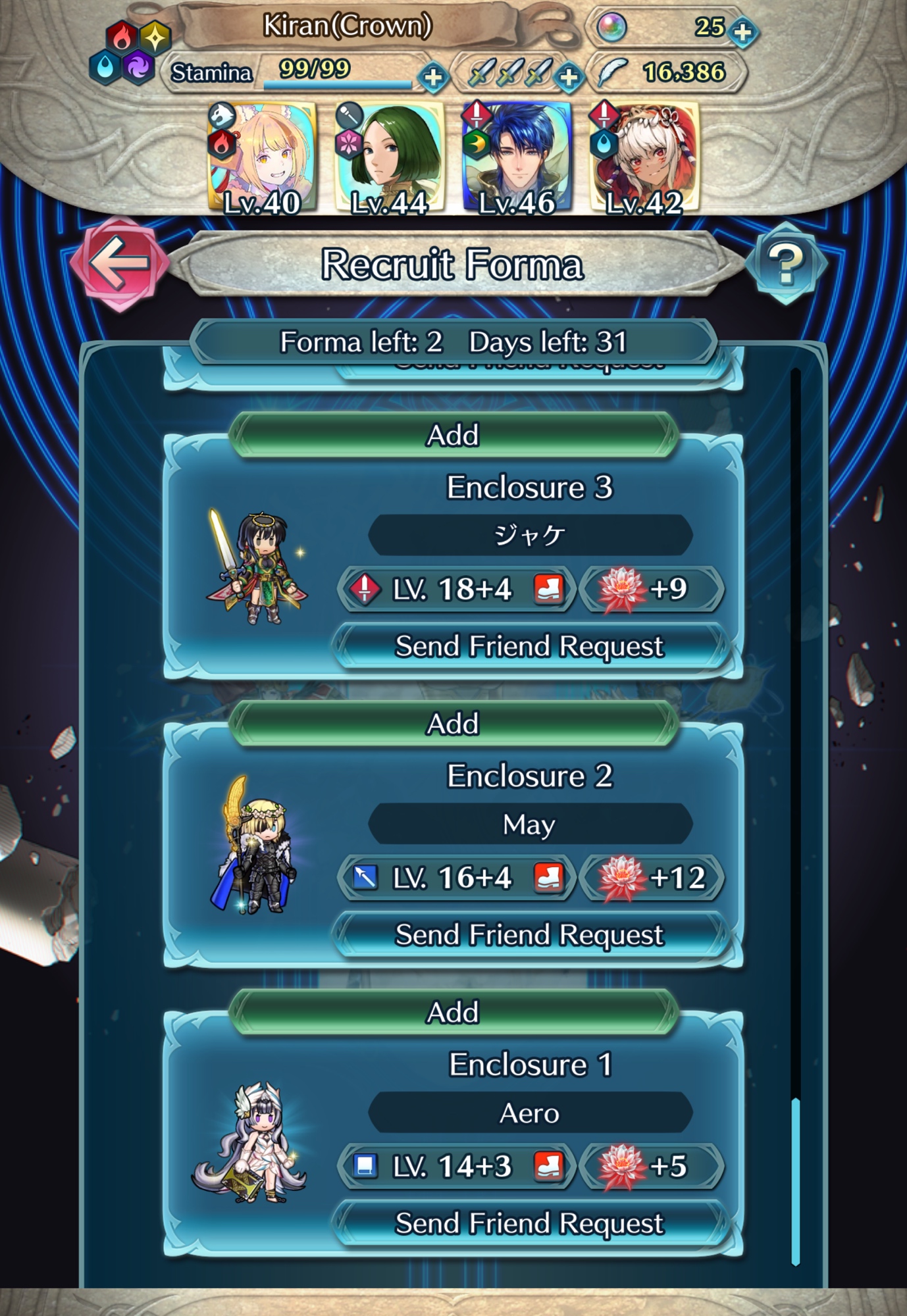
Task: Open the four-element season blessings icon
Action: click(130, 53)
